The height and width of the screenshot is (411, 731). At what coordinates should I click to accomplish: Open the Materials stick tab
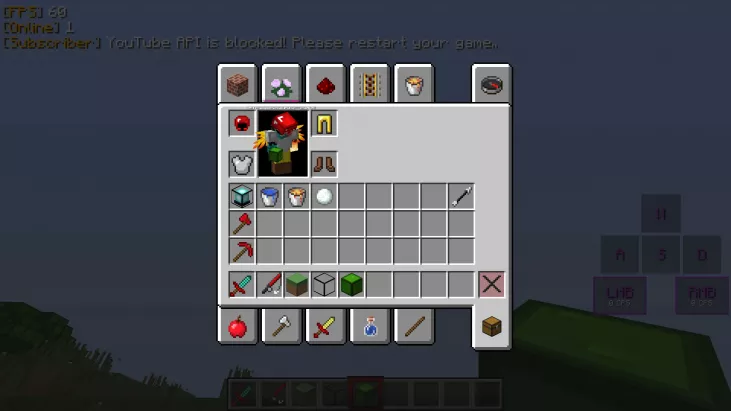pyautogui.click(x=413, y=326)
